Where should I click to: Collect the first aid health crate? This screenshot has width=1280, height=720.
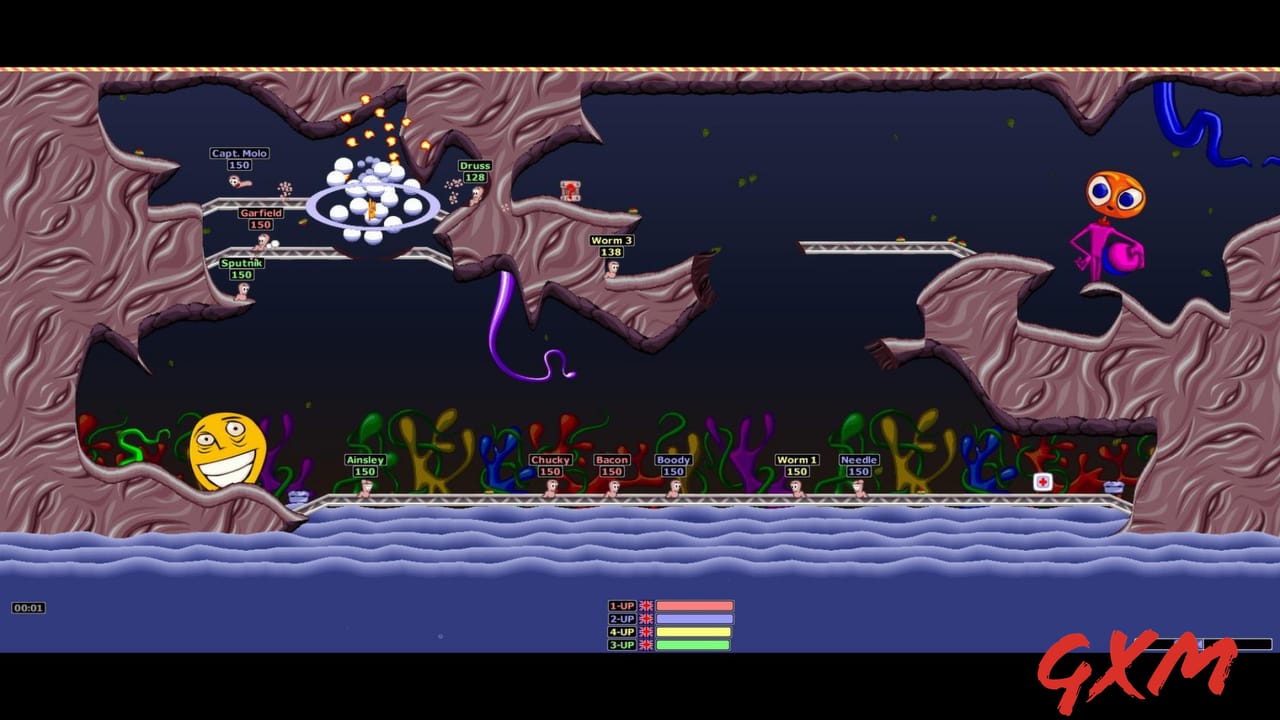click(1043, 482)
